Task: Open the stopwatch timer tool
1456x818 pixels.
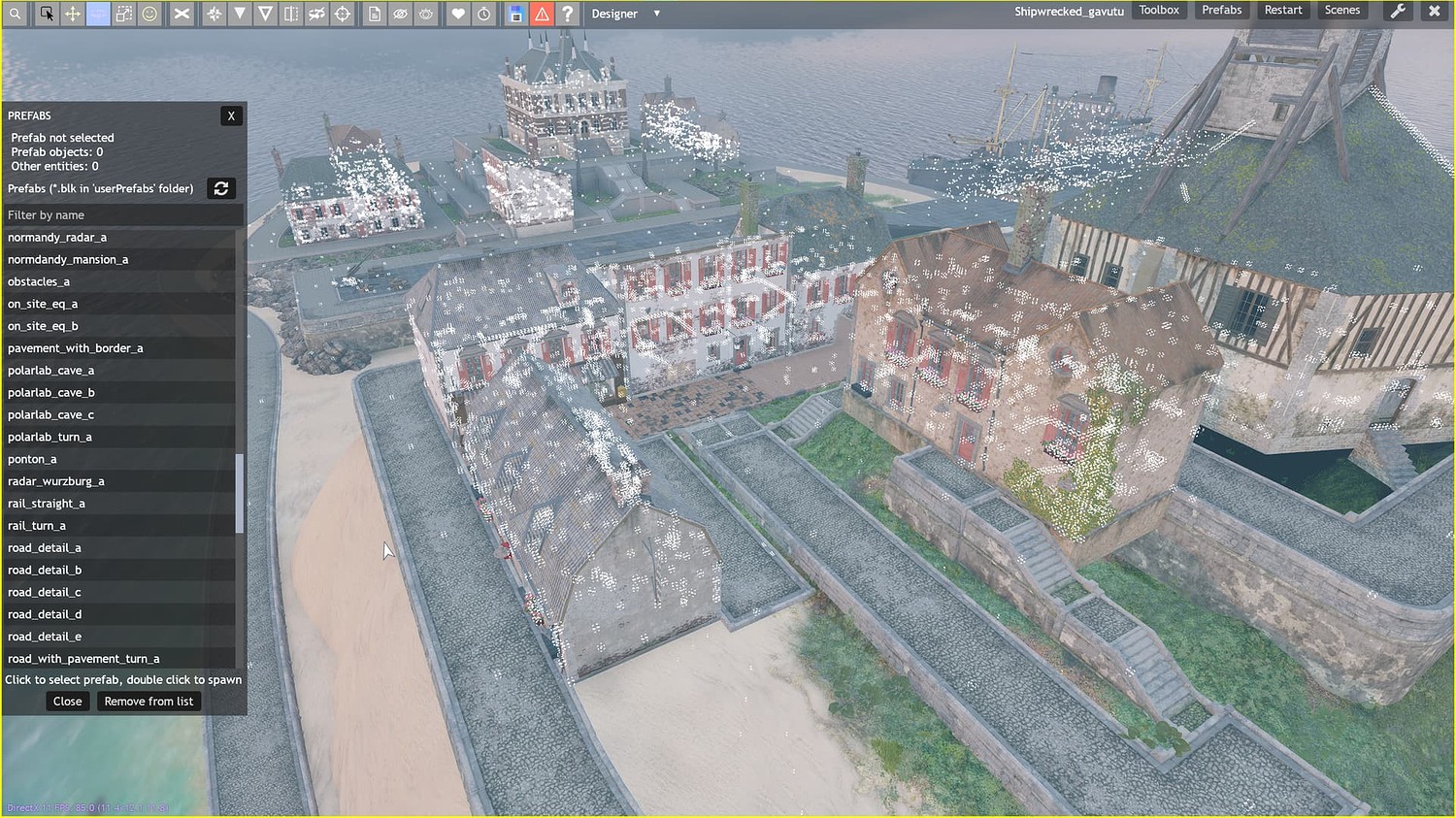Action: click(x=483, y=14)
